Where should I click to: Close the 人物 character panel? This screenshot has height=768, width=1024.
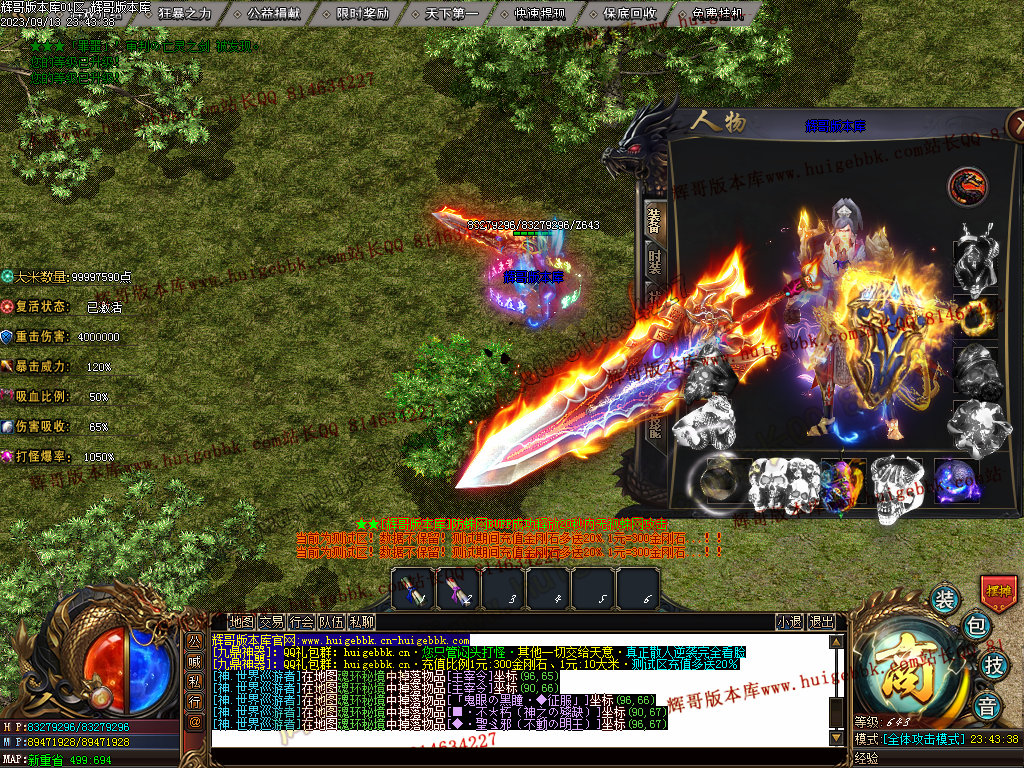[1016, 123]
